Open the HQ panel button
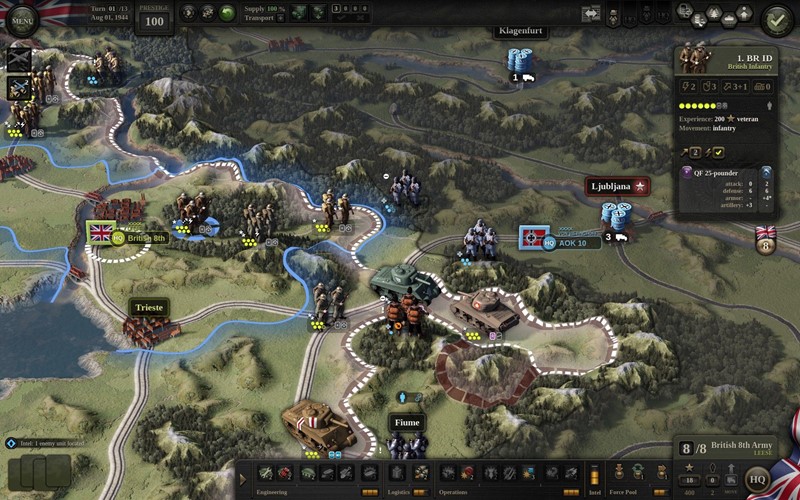Viewport: 800px width, 500px height. 759,478
